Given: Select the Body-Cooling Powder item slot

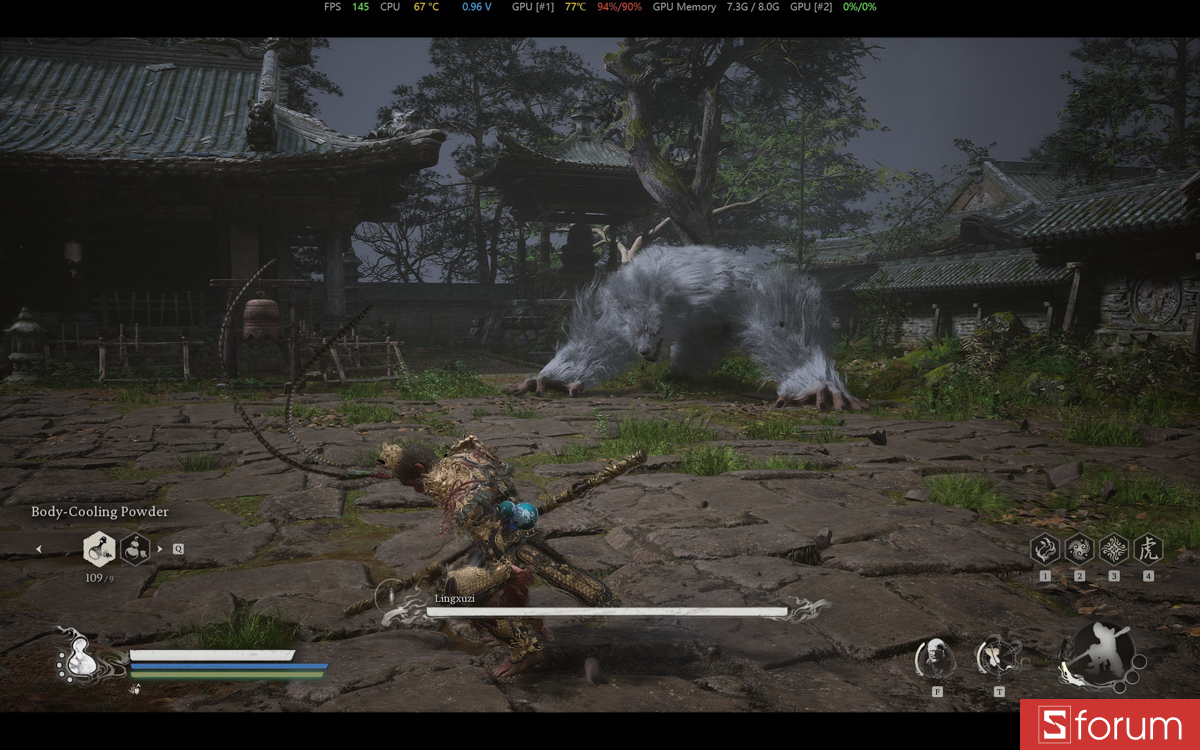Looking at the screenshot, I should pos(99,548).
